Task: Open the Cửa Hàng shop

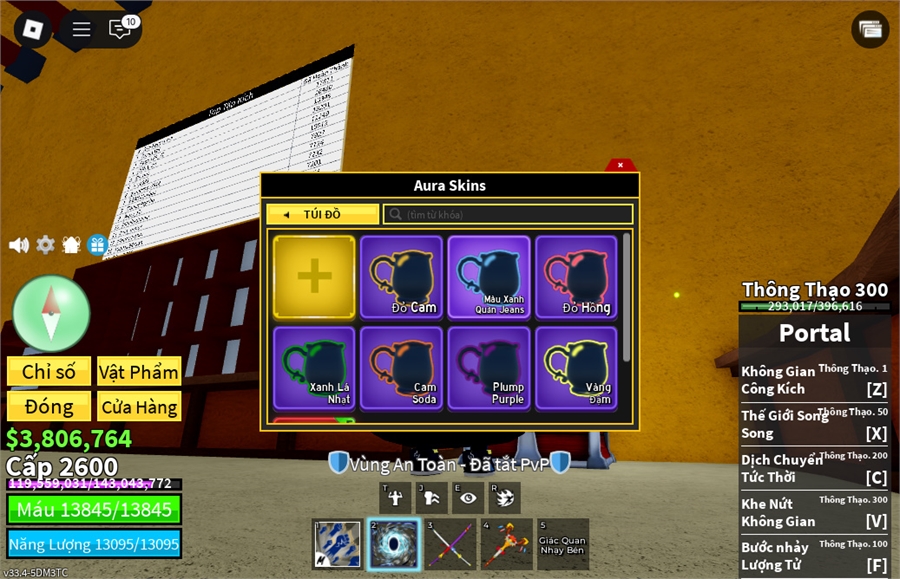Action: pyautogui.click(x=139, y=407)
